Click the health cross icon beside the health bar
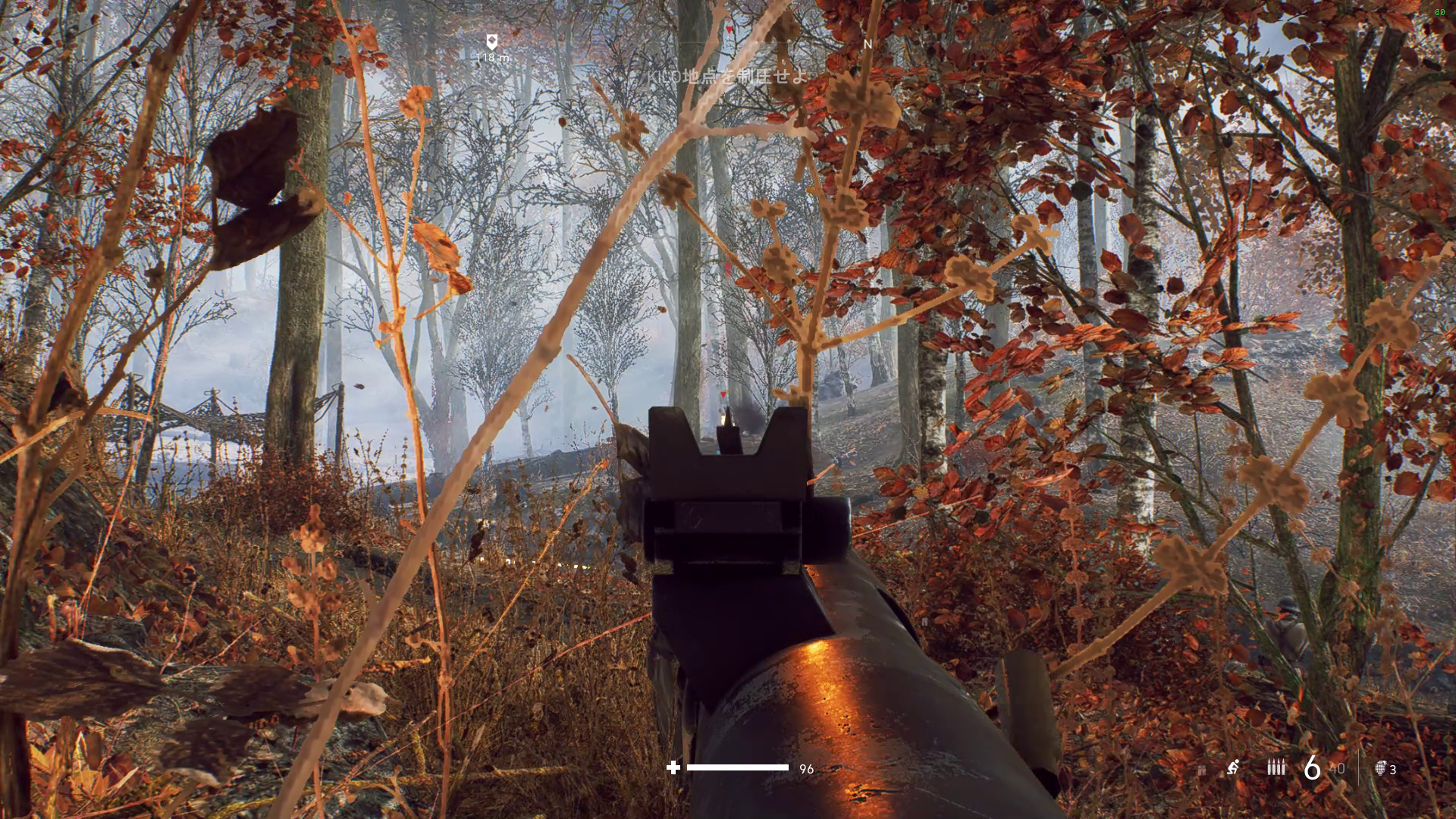 coord(673,769)
